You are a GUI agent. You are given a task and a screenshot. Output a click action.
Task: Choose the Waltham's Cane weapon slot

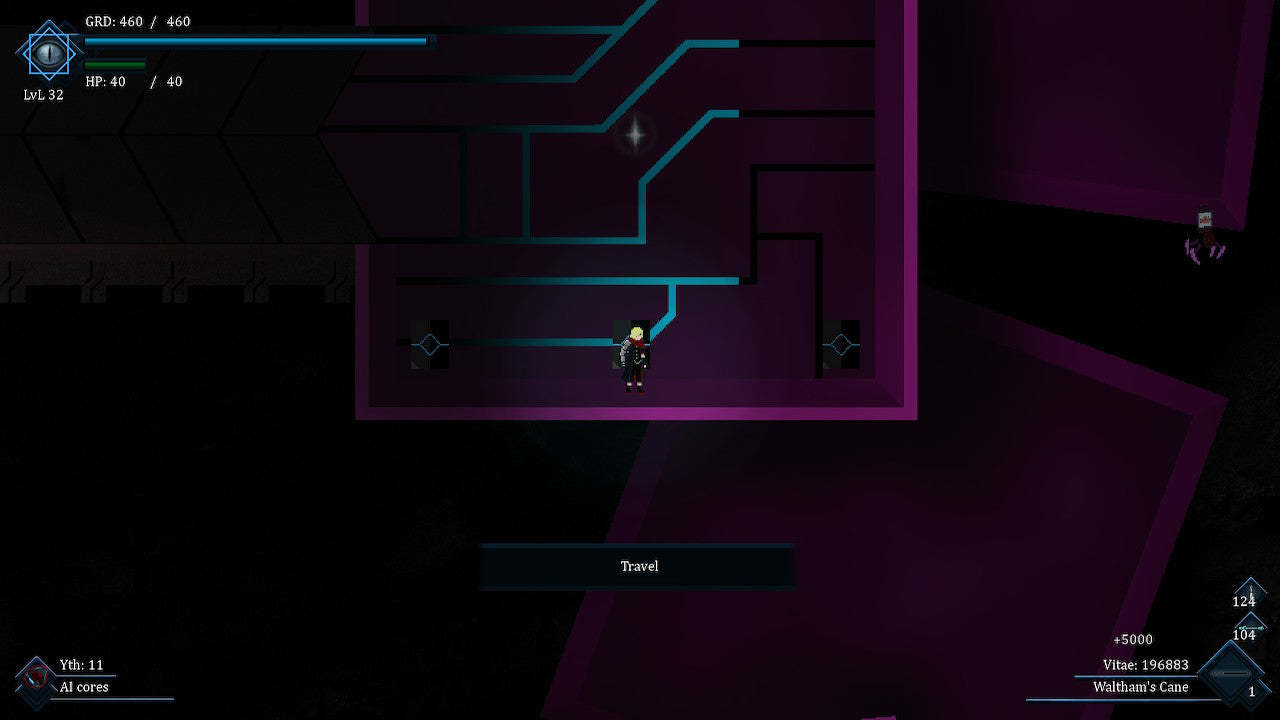pyautogui.click(x=1230, y=675)
